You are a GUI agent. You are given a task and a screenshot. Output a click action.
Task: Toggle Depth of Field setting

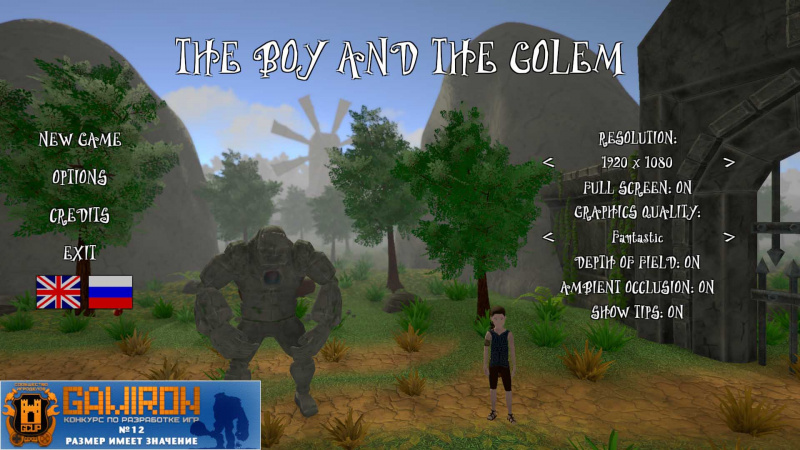click(x=638, y=262)
